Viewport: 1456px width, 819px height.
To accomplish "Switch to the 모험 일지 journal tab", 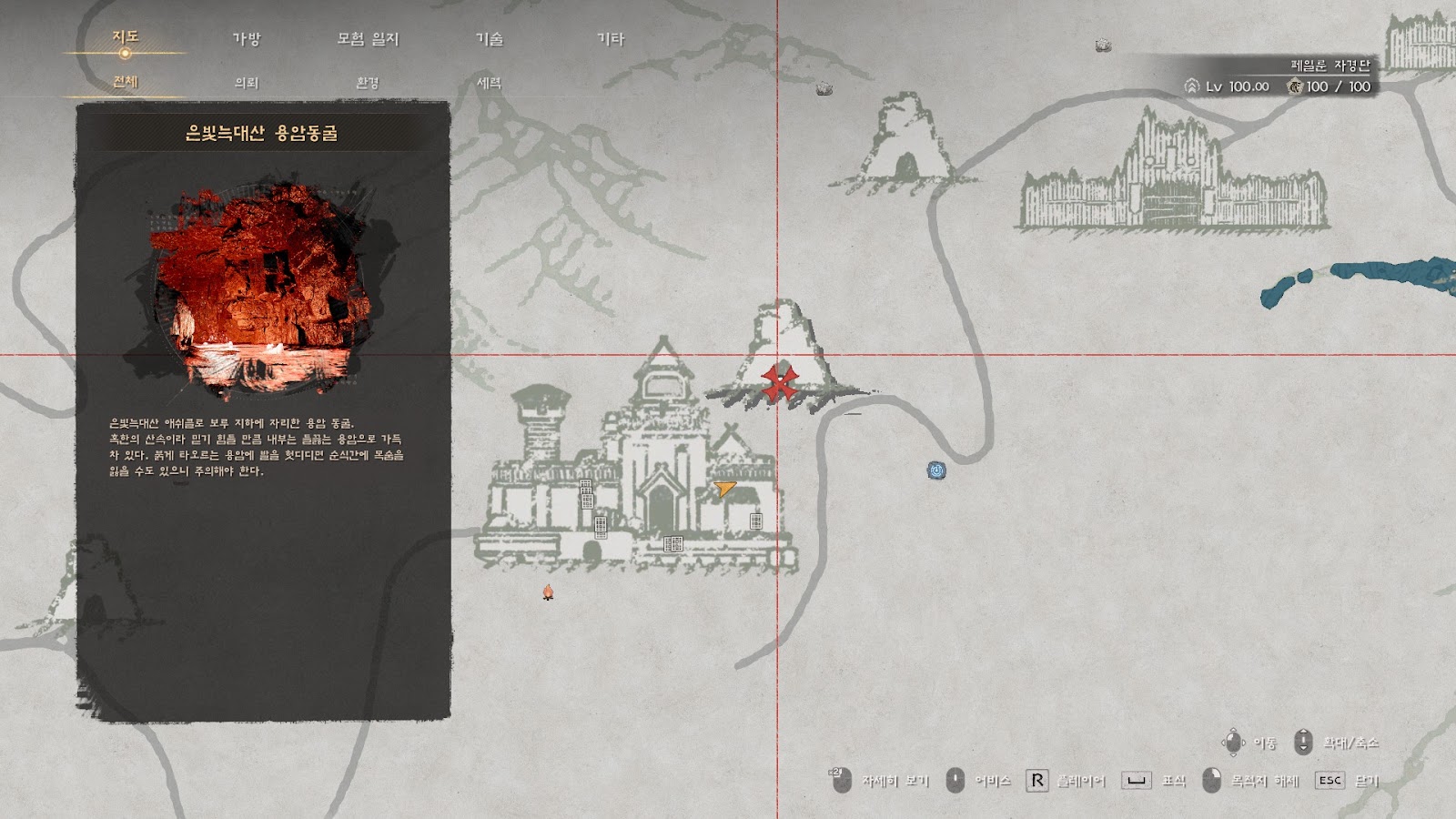I will (x=368, y=39).
